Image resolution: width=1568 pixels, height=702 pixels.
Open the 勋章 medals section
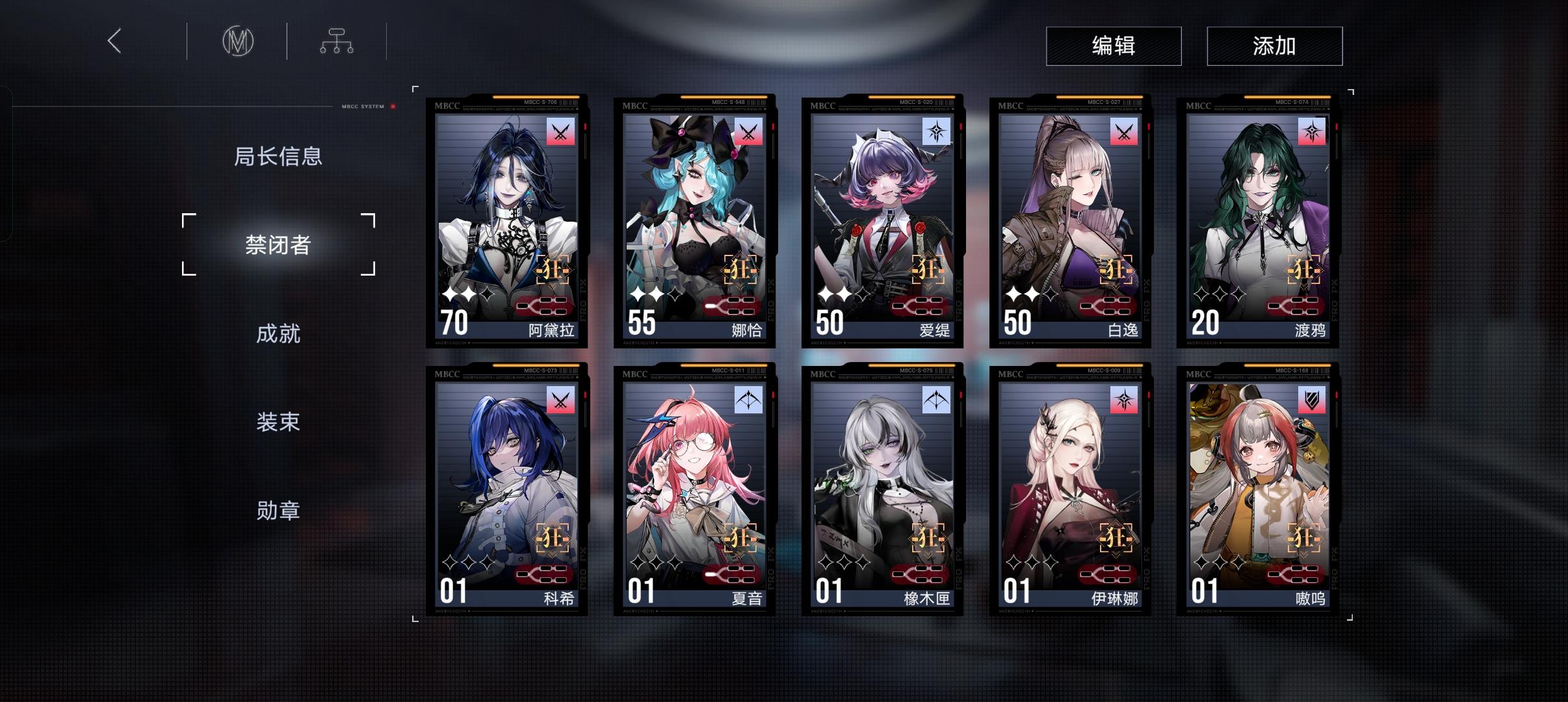(x=279, y=511)
